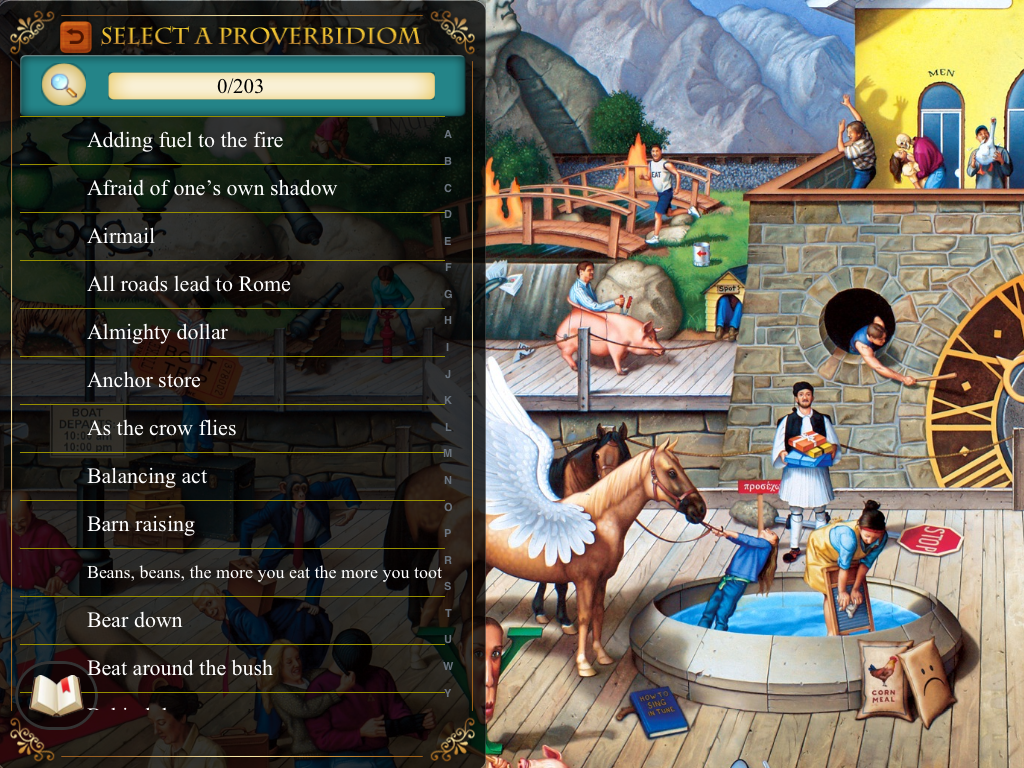Open the magnifying glass search

tap(63, 85)
